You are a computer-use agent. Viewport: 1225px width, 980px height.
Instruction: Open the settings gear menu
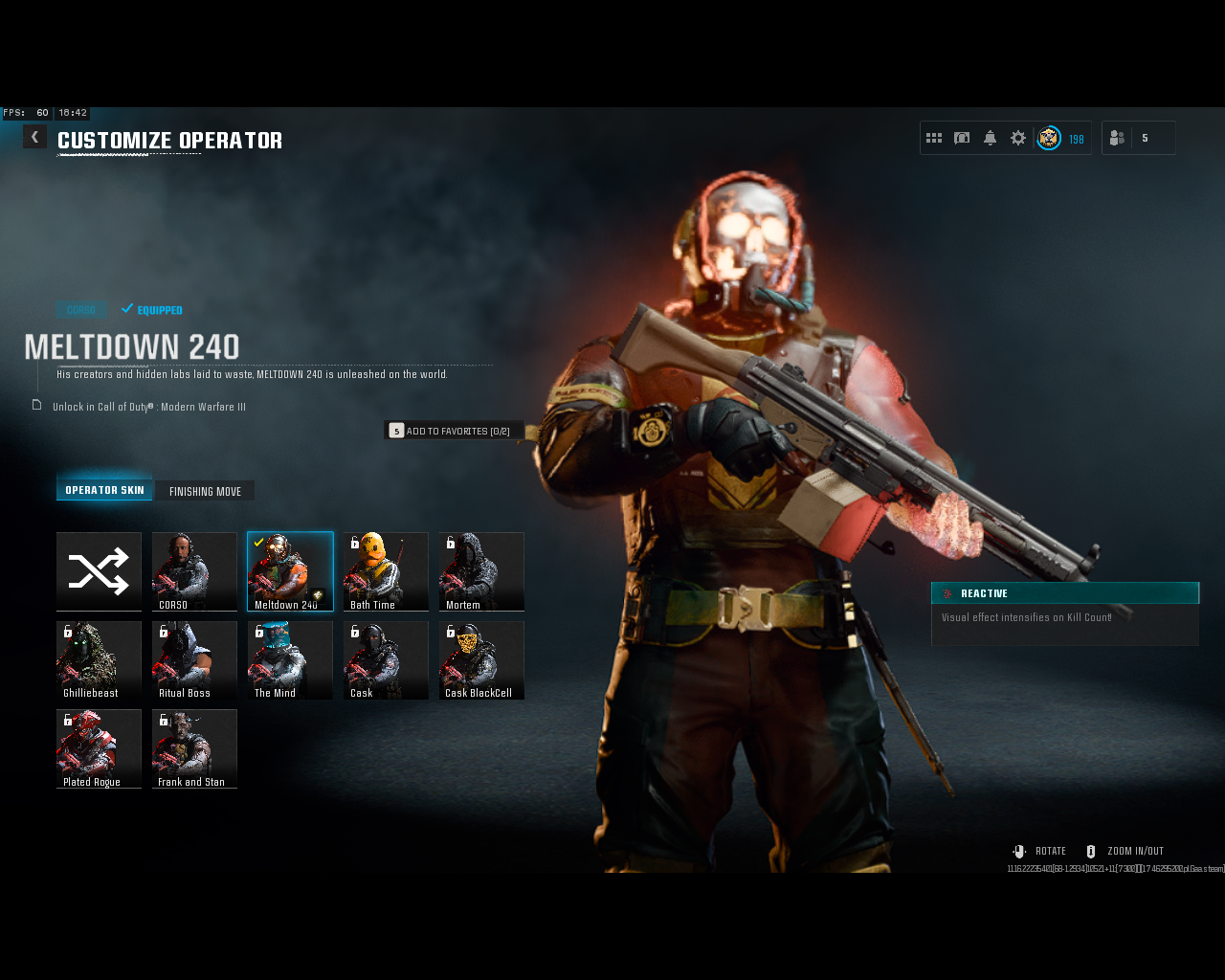(1016, 137)
